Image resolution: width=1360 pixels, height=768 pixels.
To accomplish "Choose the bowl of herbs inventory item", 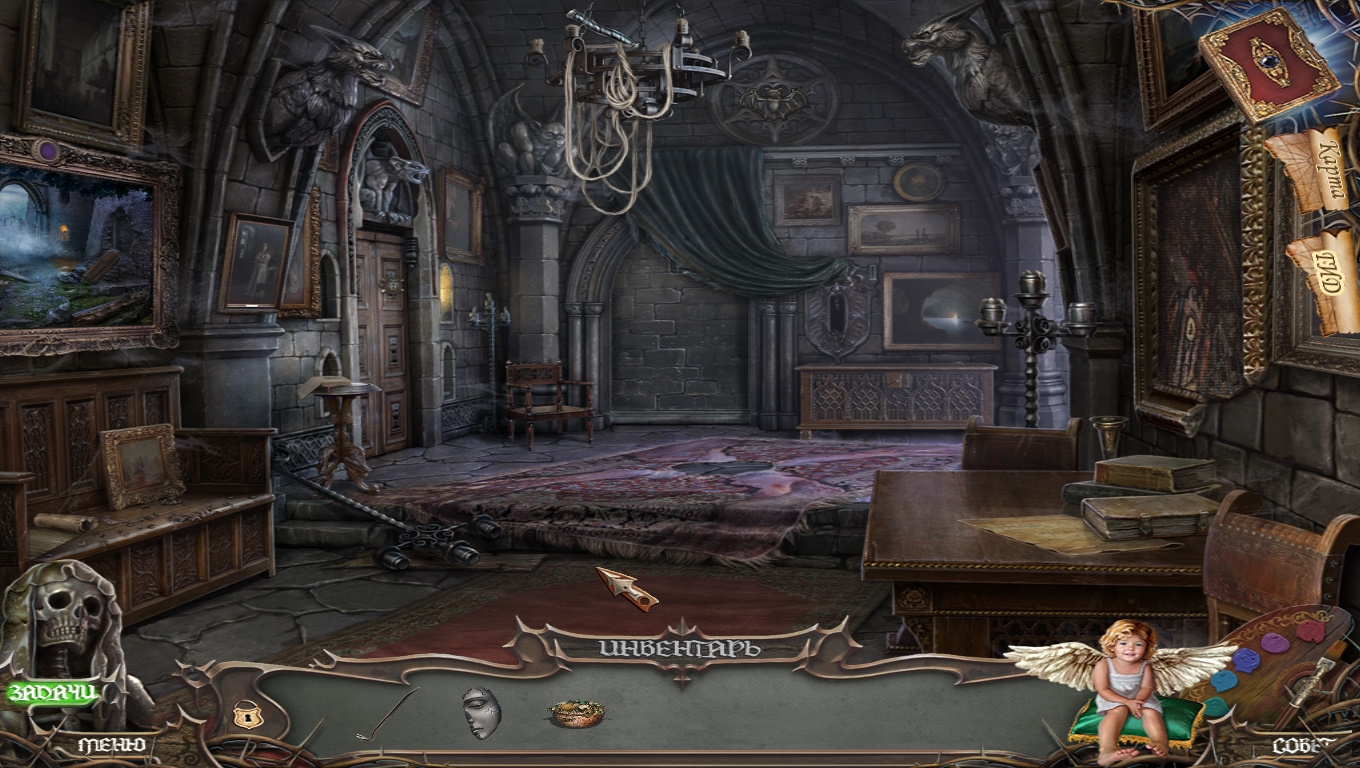I will click(576, 713).
